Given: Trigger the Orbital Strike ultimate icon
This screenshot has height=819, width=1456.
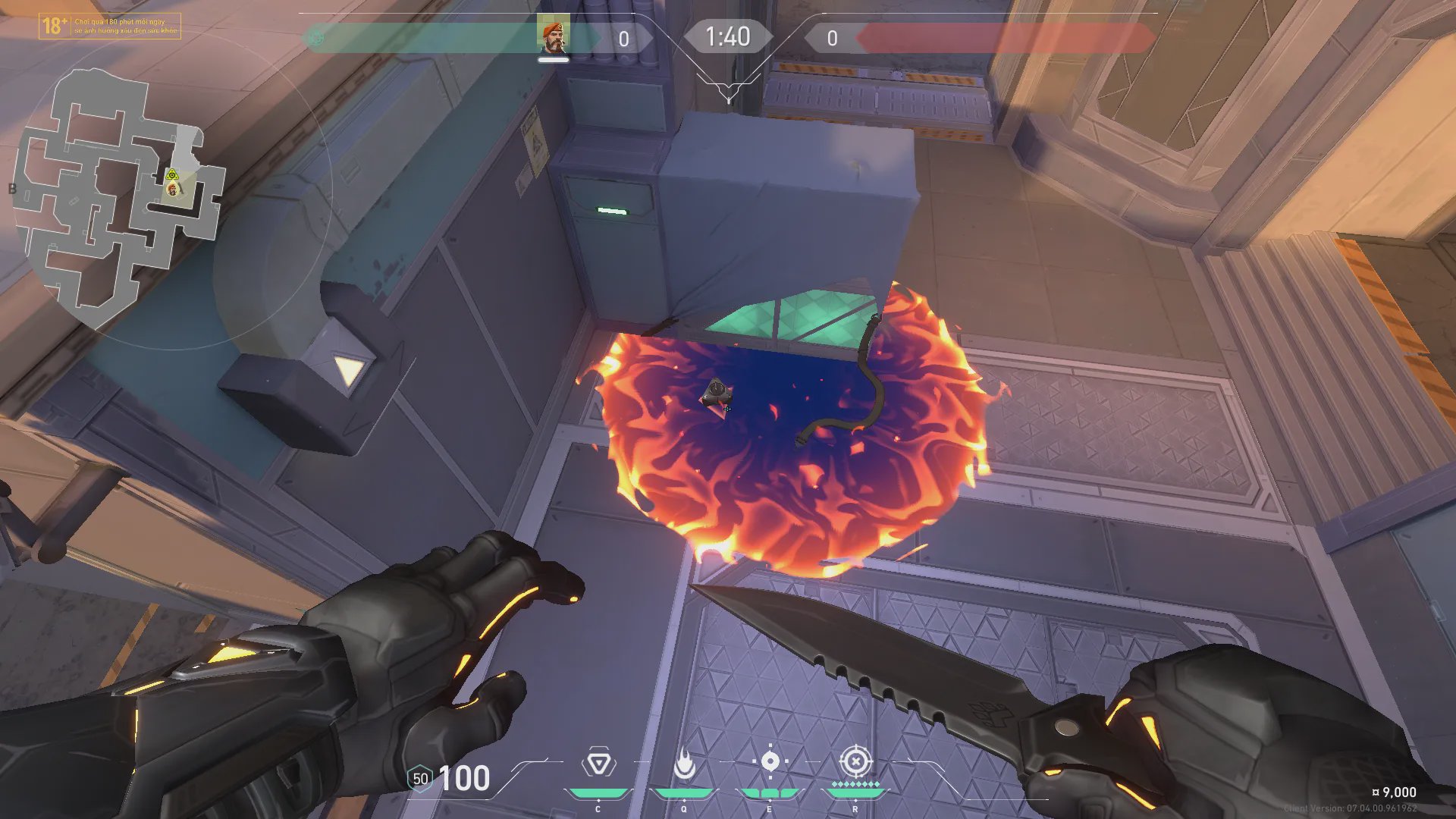Looking at the screenshot, I should coord(855,761).
